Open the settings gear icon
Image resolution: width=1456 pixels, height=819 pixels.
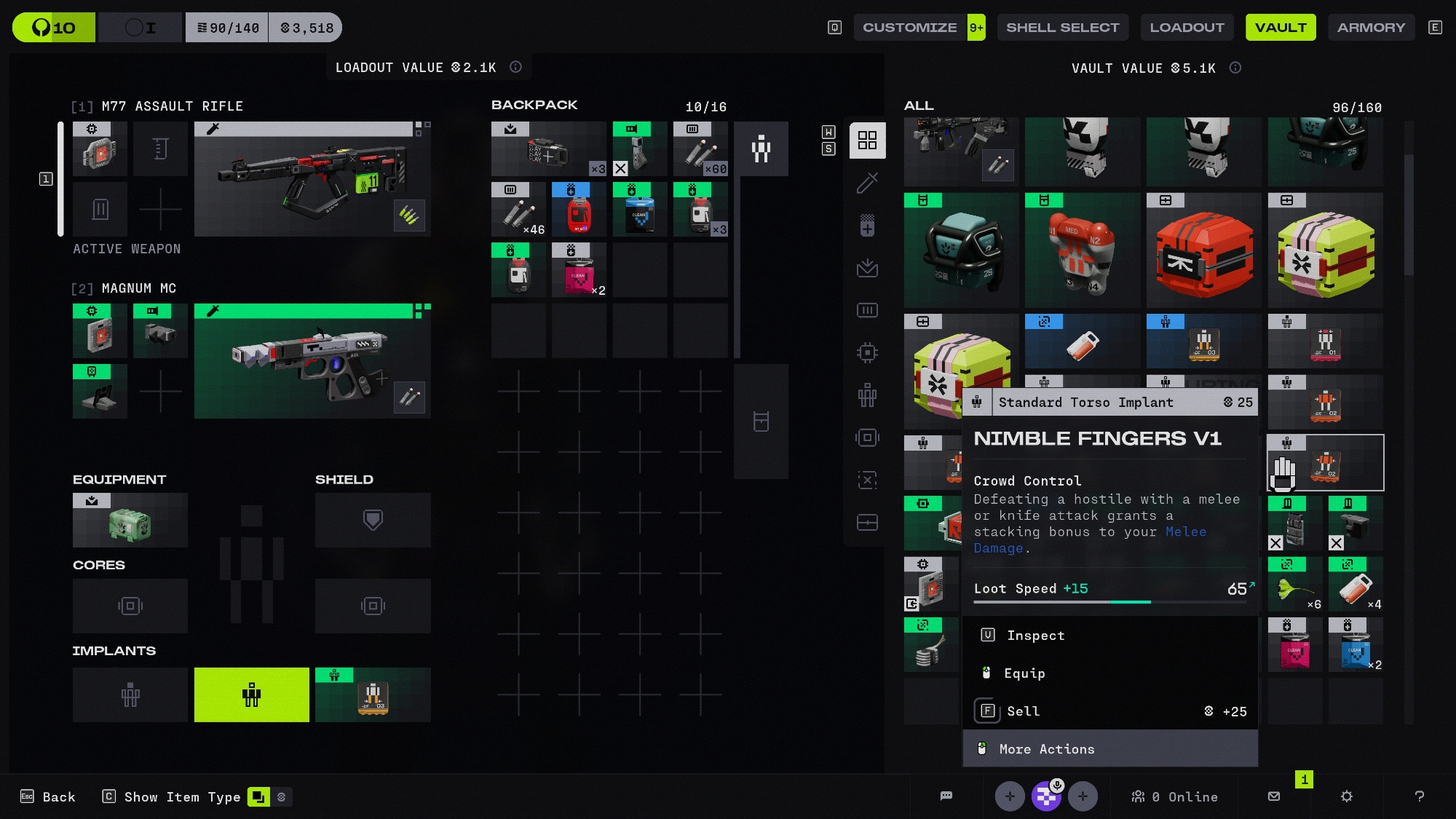click(x=1346, y=796)
